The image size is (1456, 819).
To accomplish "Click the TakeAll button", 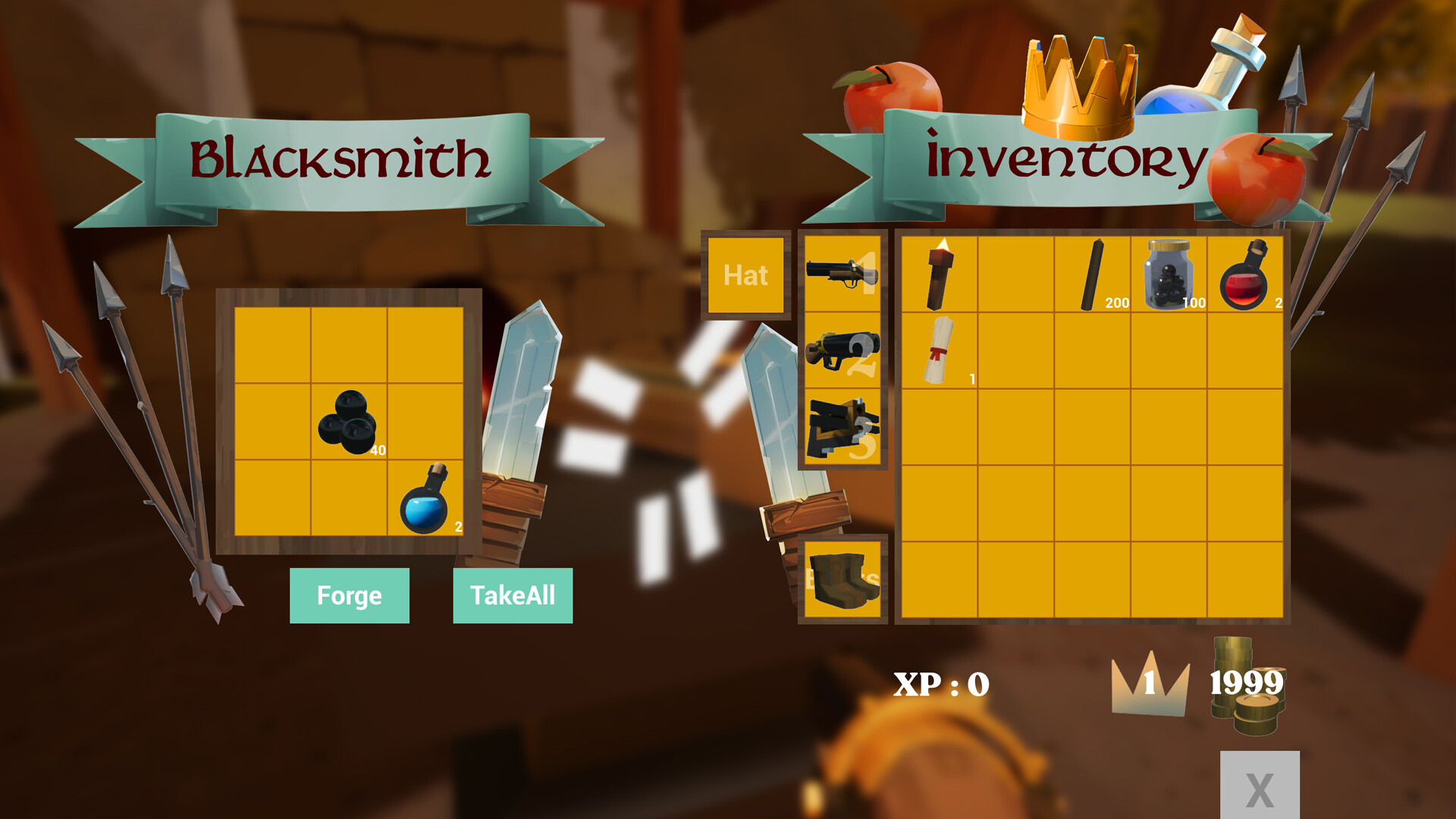I will point(513,595).
